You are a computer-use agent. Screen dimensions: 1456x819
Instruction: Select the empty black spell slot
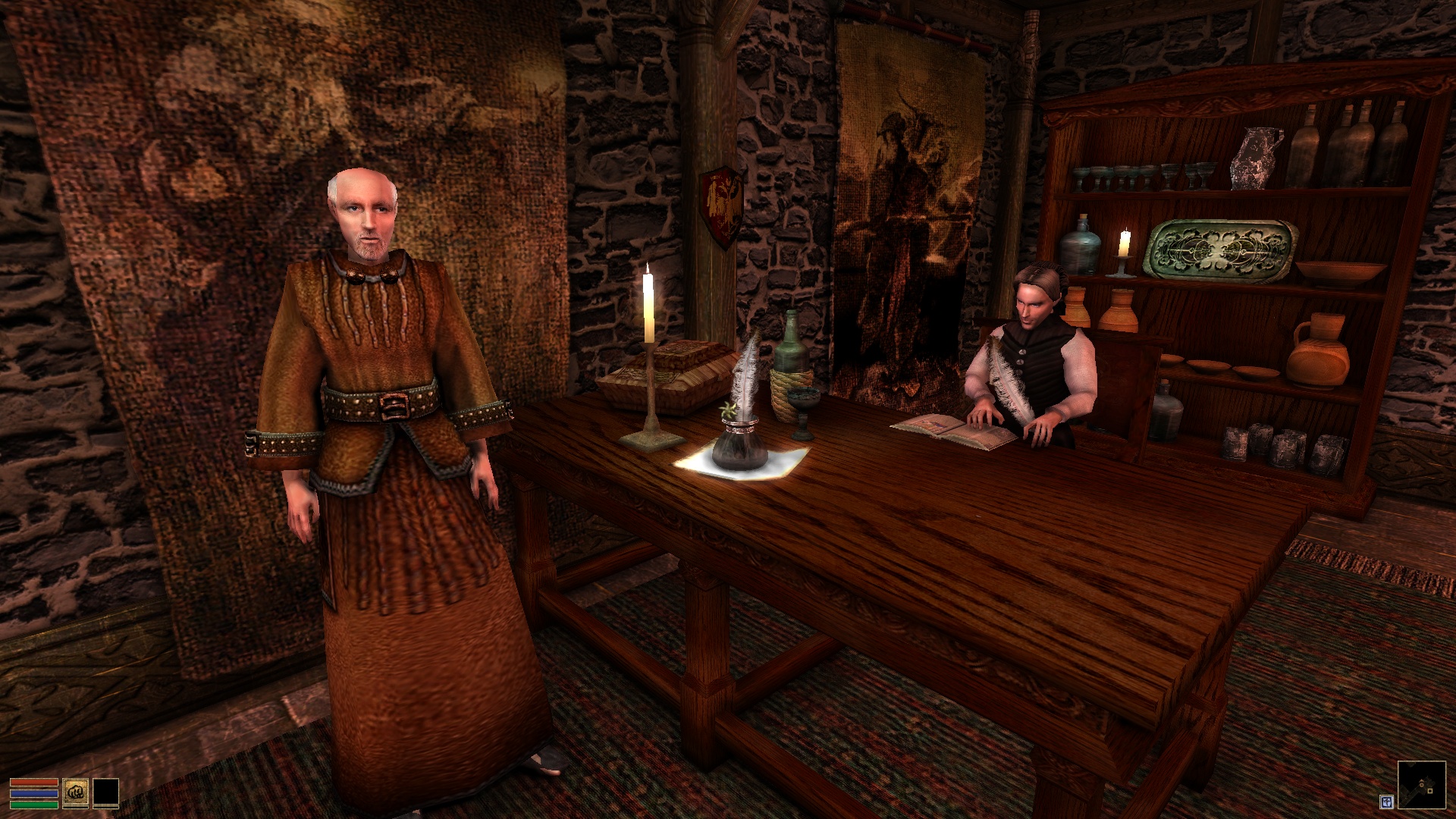click(x=106, y=791)
